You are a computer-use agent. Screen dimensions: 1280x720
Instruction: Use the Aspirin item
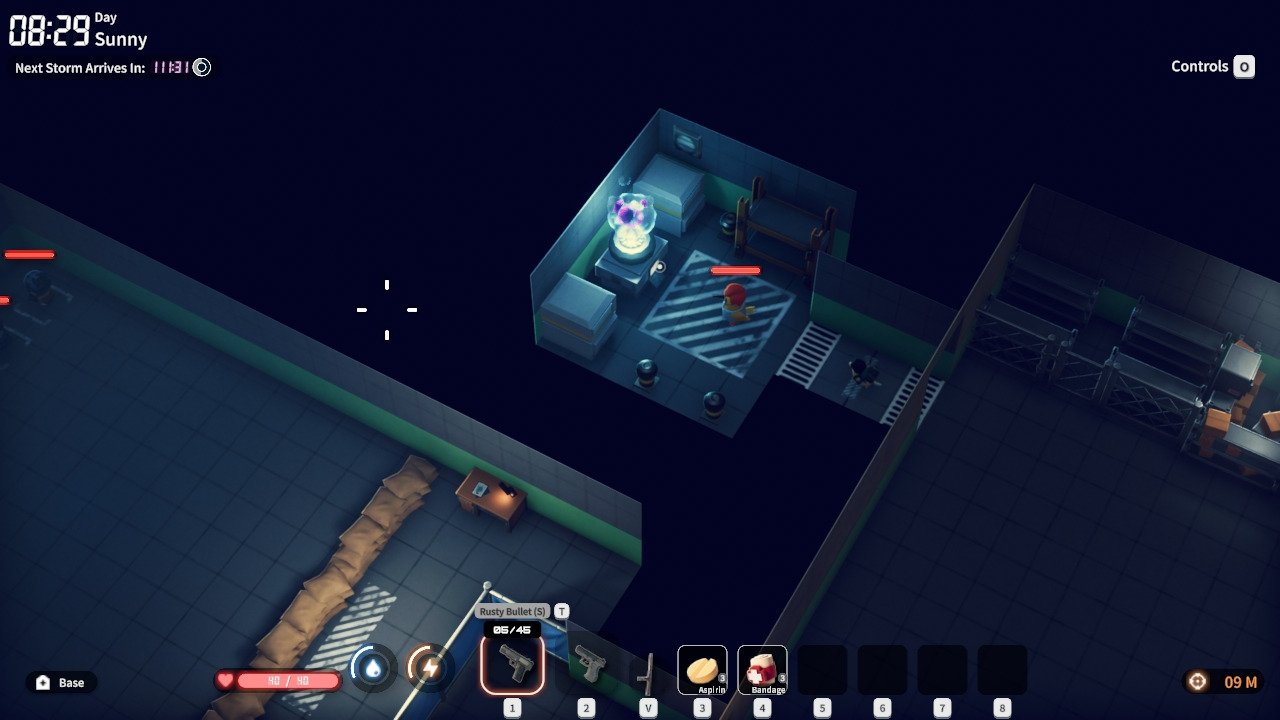tap(702, 669)
